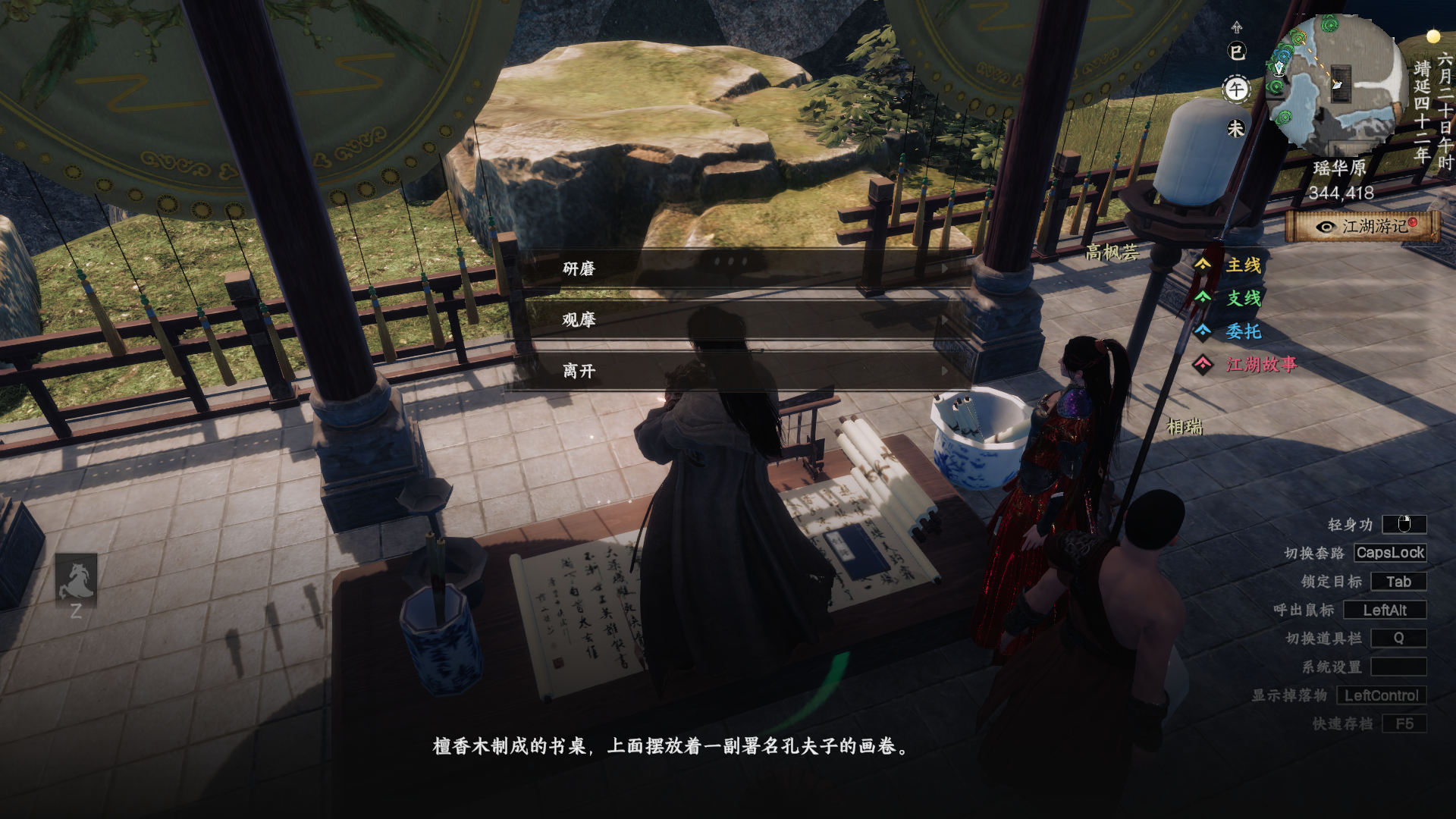The height and width of the screenshot is (819, 1456).
Task: Click the horse mount icon
Action: 76,579
